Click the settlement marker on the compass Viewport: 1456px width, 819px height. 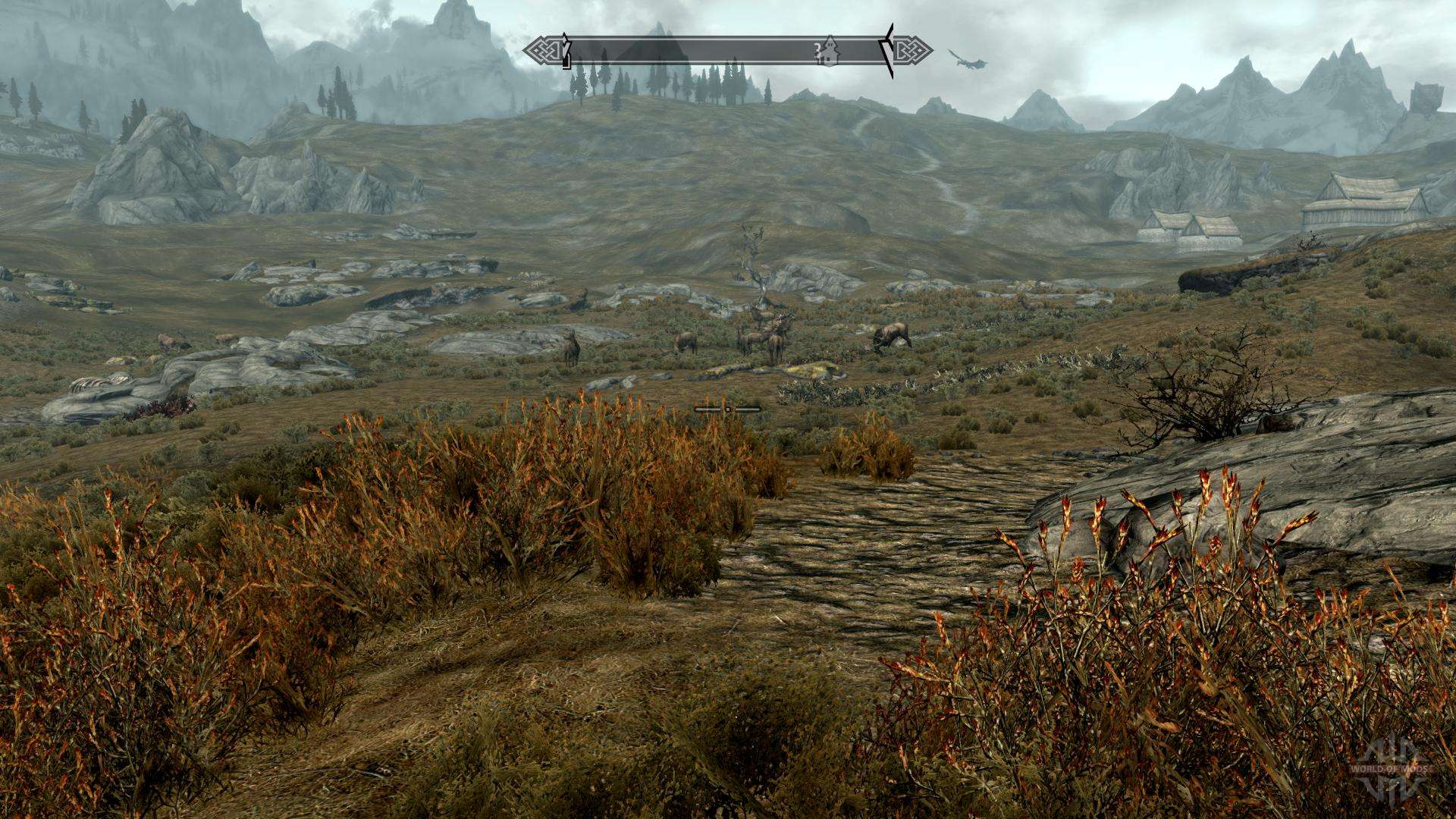[x=829, y=50]
